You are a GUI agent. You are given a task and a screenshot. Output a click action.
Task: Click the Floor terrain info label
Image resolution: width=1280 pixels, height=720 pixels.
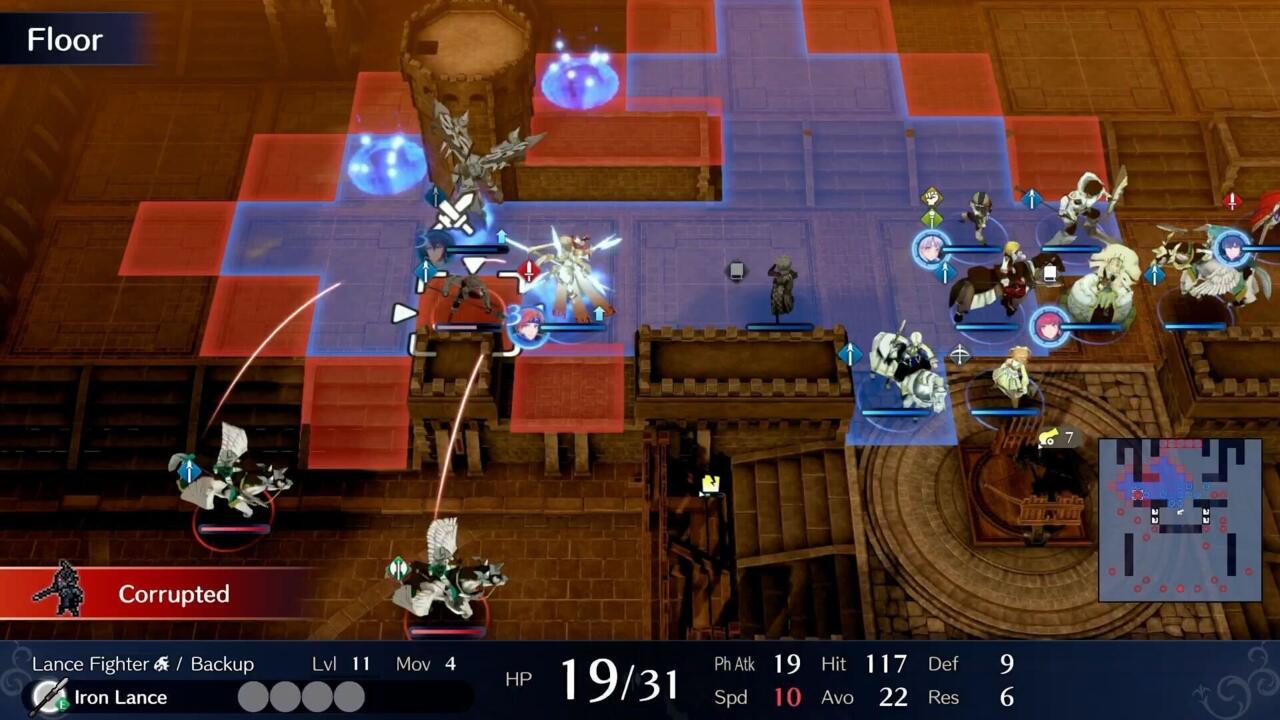[x=65, y=40]
